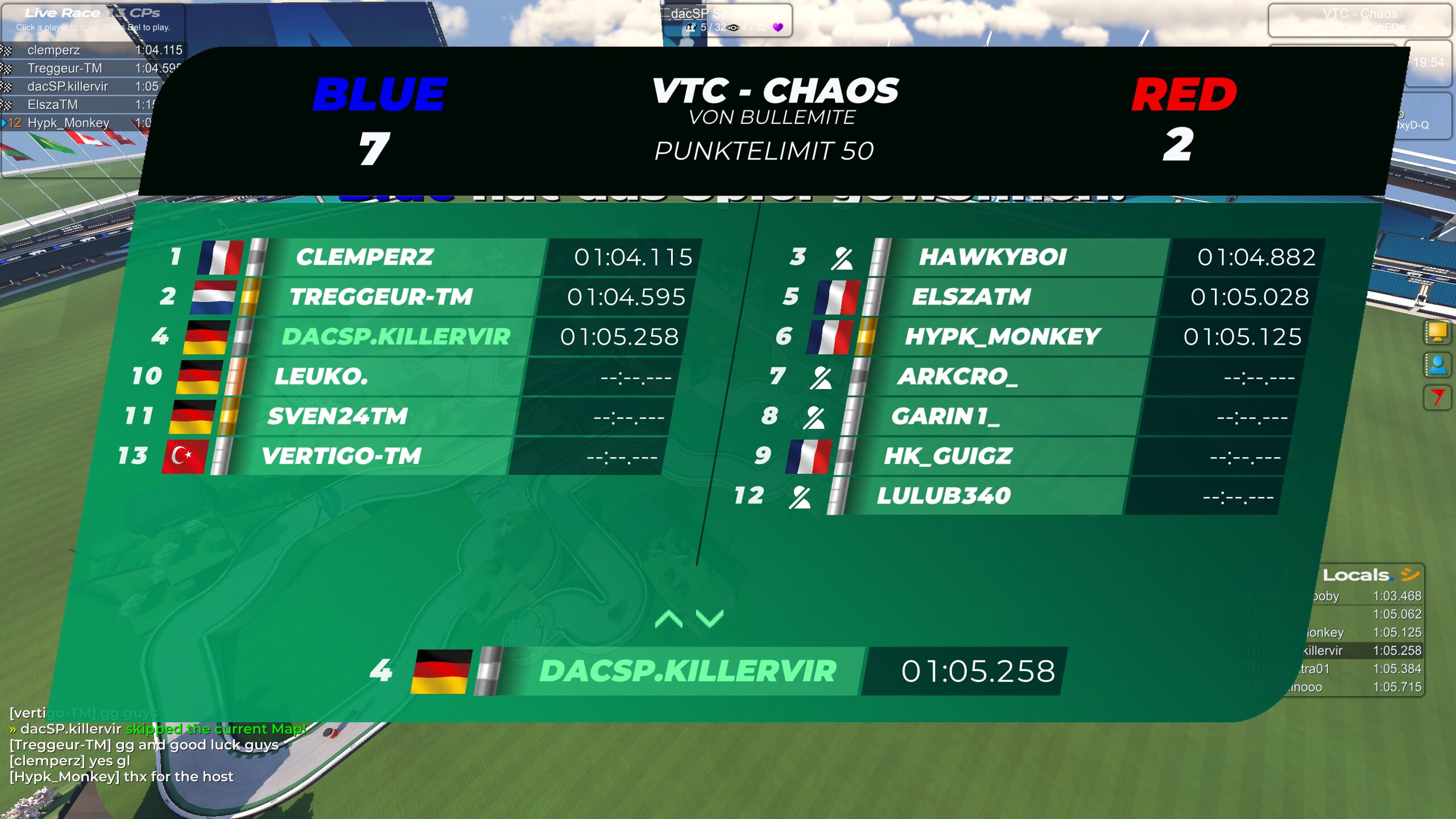The image size is (1456, 819).
Task: Page the scoreboard down with the down arrow
Action: click(709, 619)
